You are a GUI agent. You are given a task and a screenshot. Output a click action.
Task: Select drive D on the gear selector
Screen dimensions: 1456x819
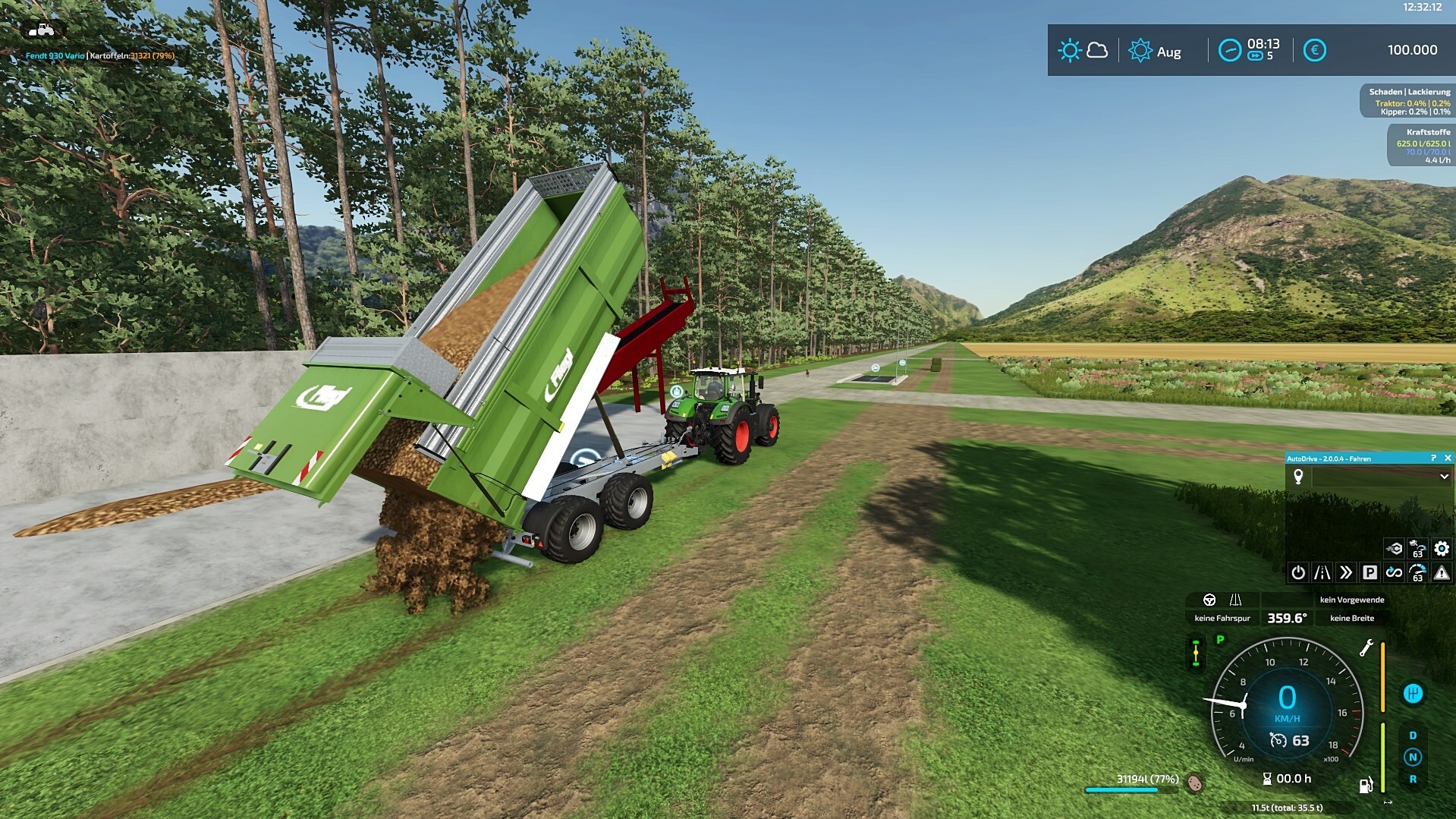pyautogui.click(x=1412, y=736)
